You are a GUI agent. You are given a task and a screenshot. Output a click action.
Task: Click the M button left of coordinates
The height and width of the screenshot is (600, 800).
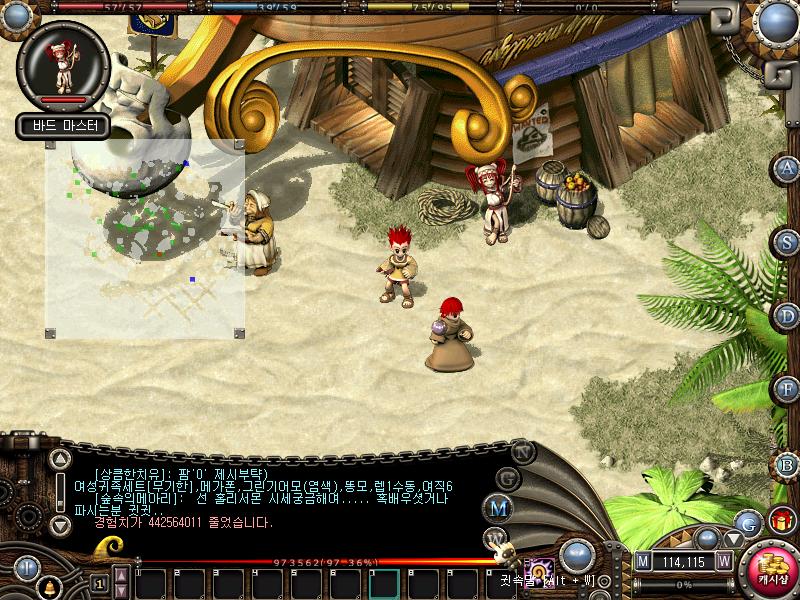[643, 561]
